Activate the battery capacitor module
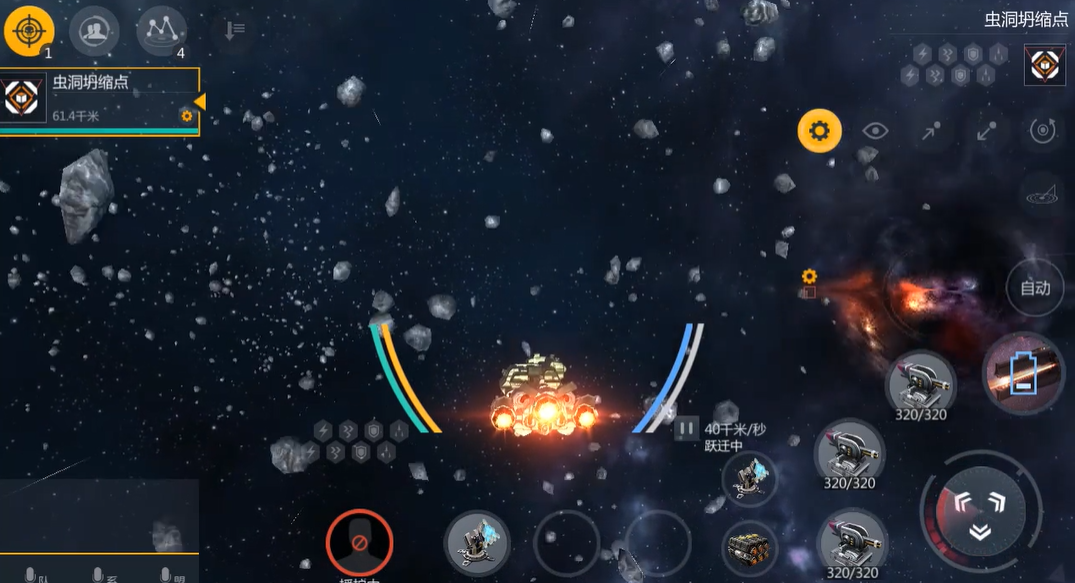The image size is (1075, 583). tap(1022, 372)
